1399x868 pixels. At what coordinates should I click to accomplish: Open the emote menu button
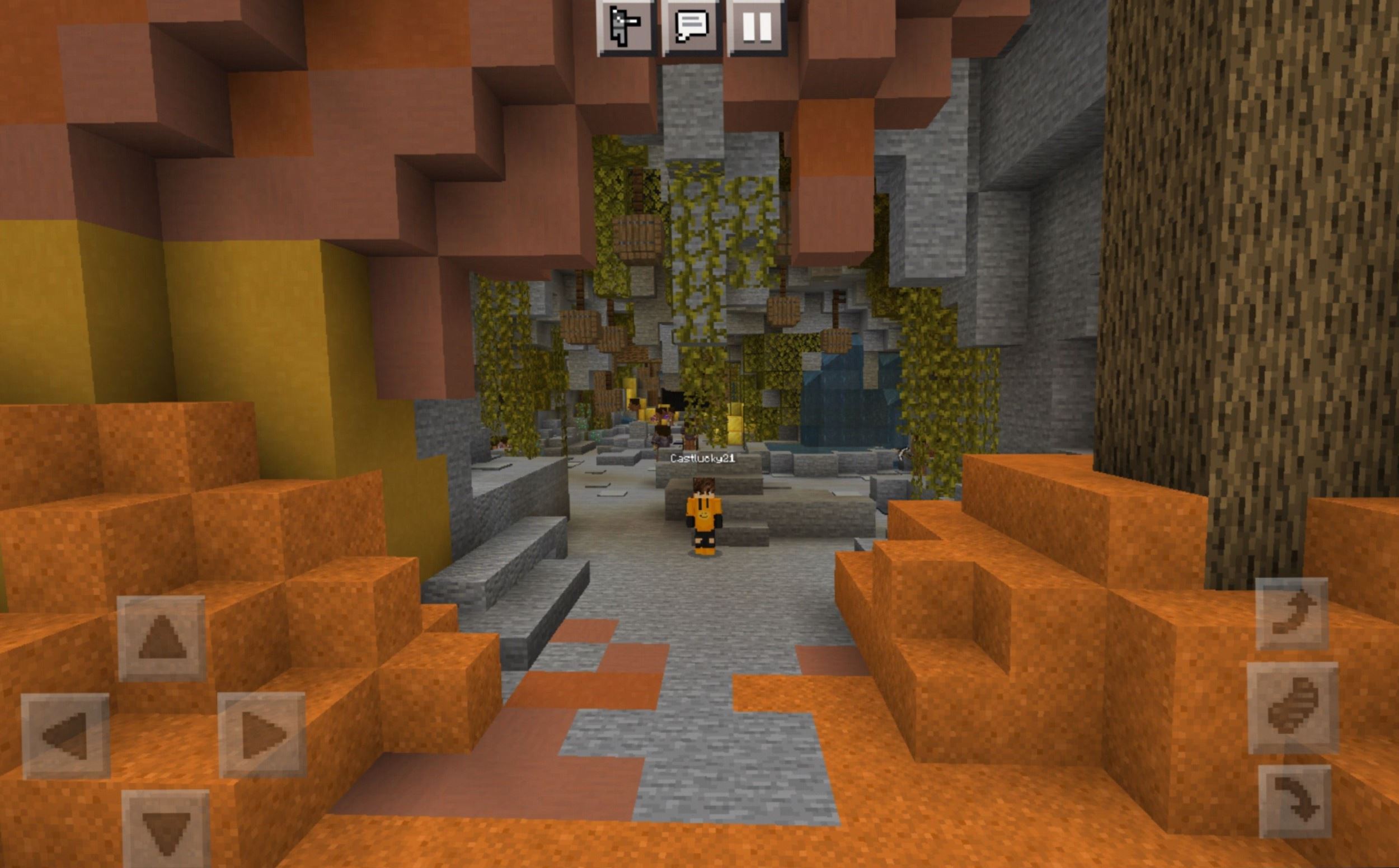(626, 27)
